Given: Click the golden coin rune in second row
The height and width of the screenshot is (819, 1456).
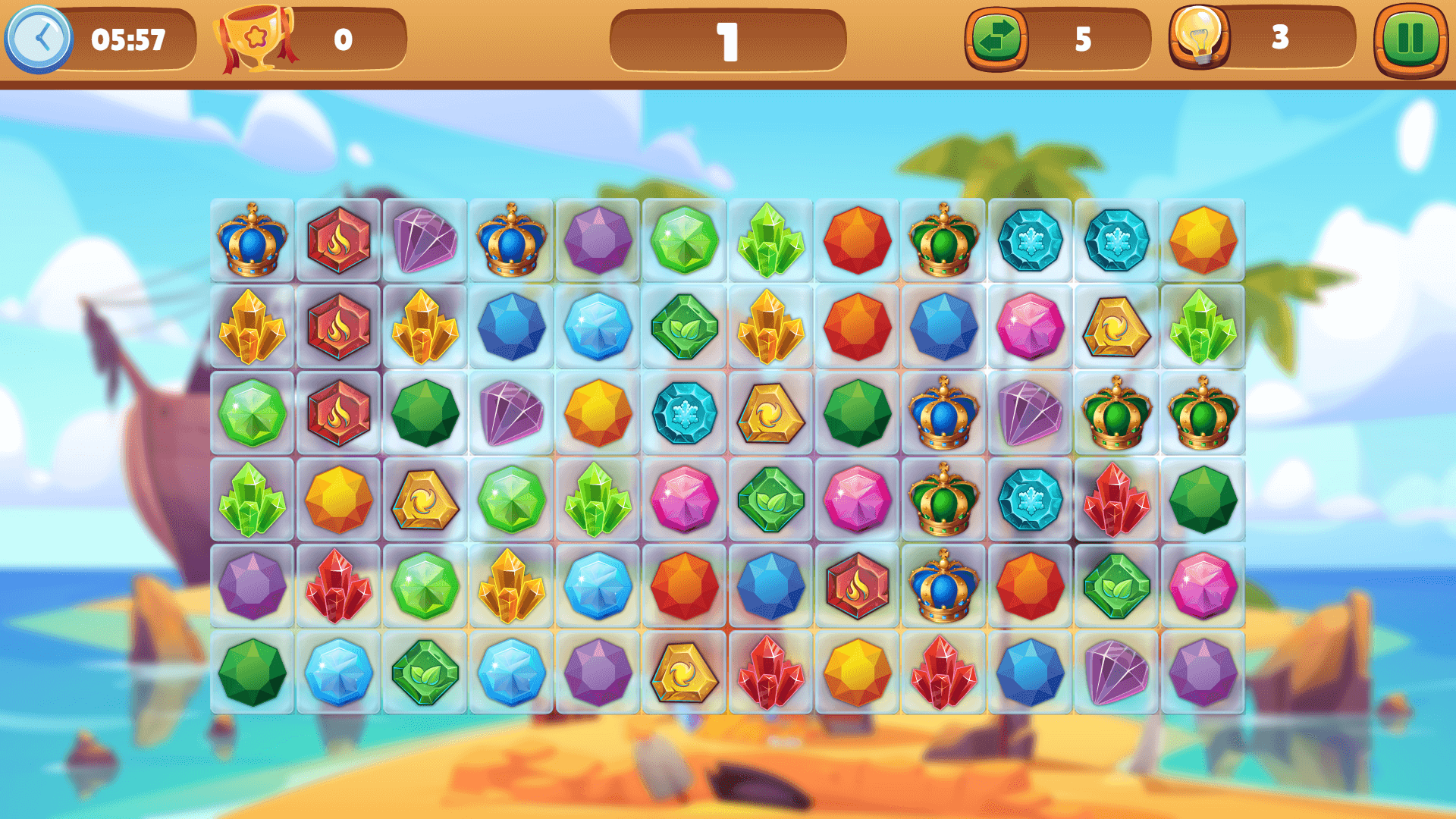Looking at the screenshot, I should 1116,328.
